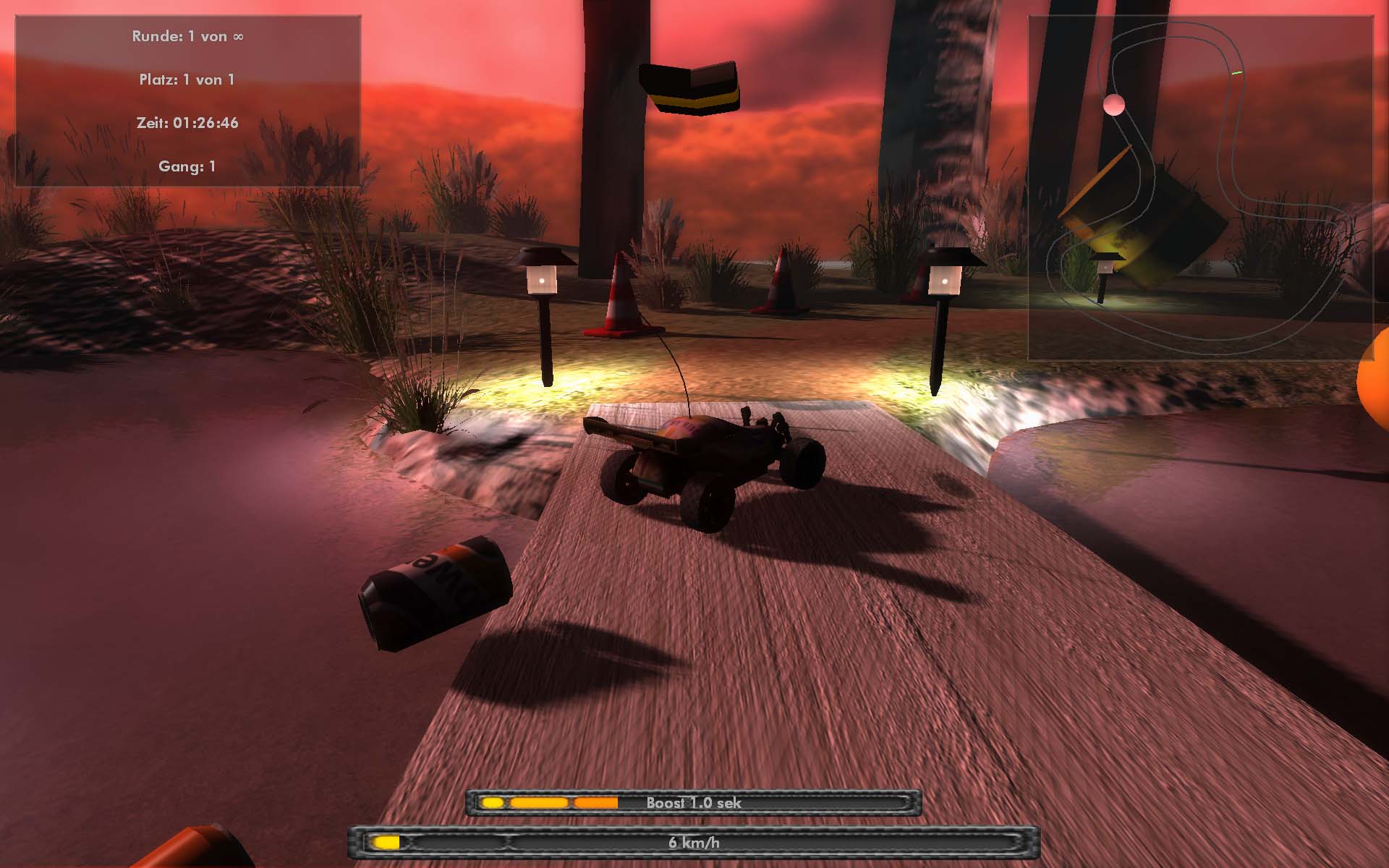Click the track minimap panel
This screenshot has width=1389, height=868.
coord(1200,188)
